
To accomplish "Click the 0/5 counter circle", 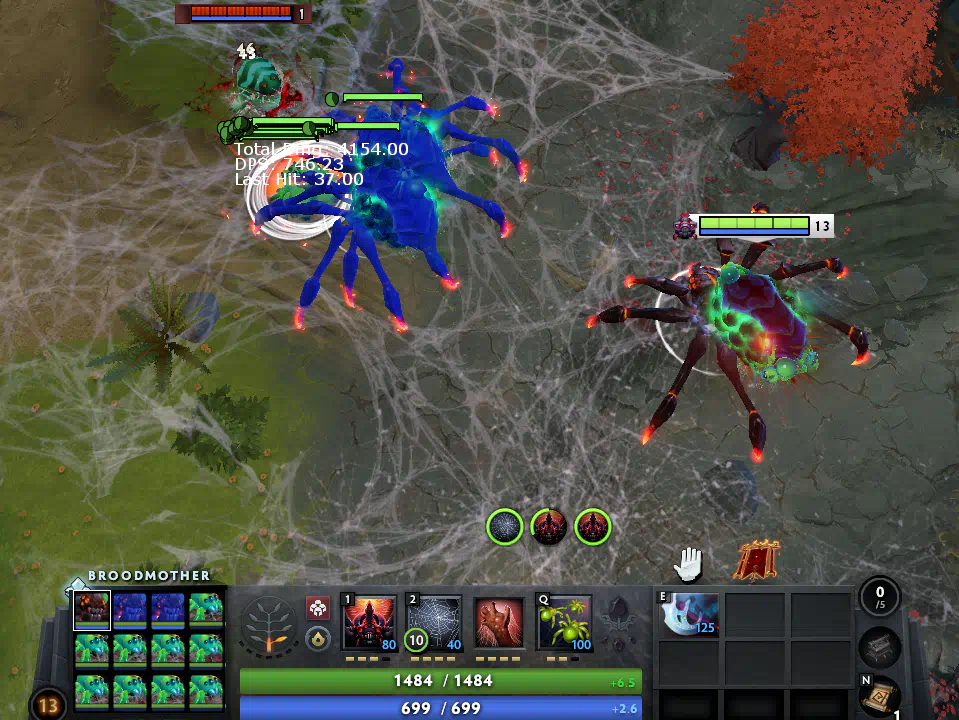I will pos(880,597).
